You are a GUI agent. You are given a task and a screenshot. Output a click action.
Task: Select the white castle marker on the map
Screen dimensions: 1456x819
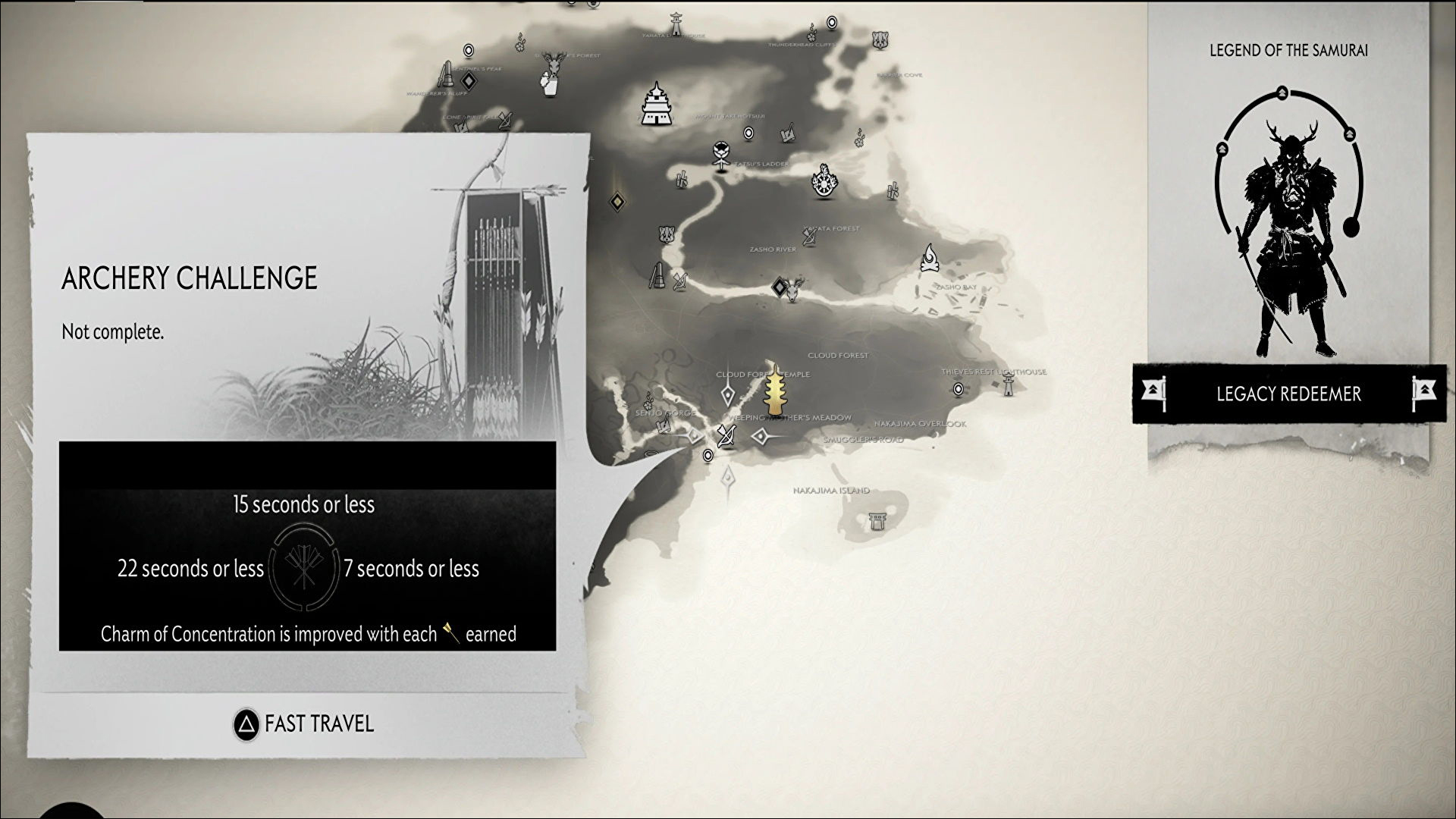[x=654, y=104]
